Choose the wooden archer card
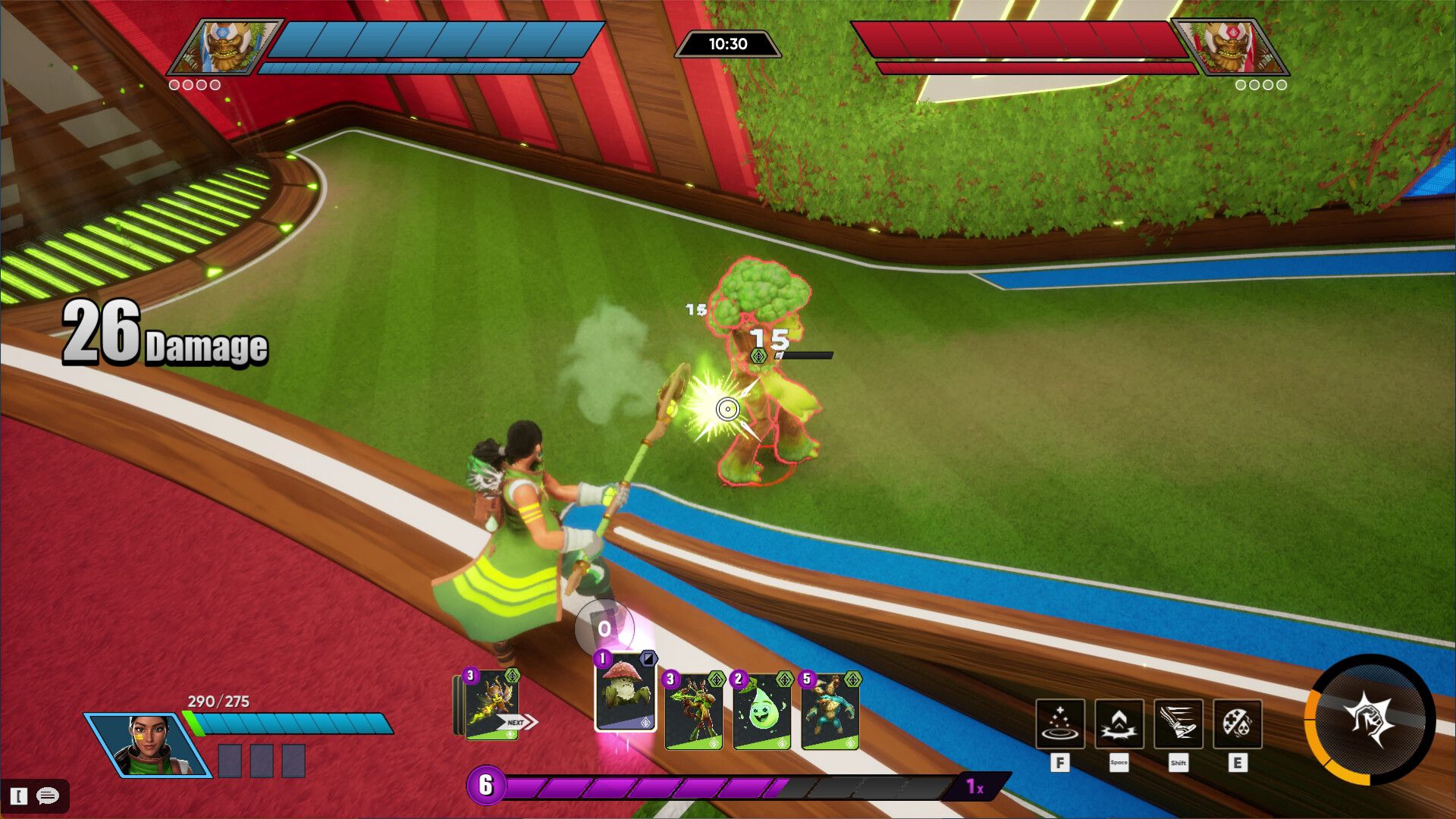Viewport: 1456px width, 819px height. coord(693,711)
